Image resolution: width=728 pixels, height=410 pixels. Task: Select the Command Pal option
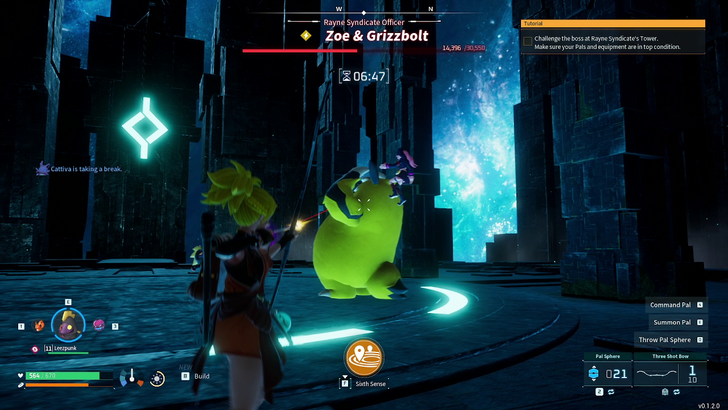point(671,304)
